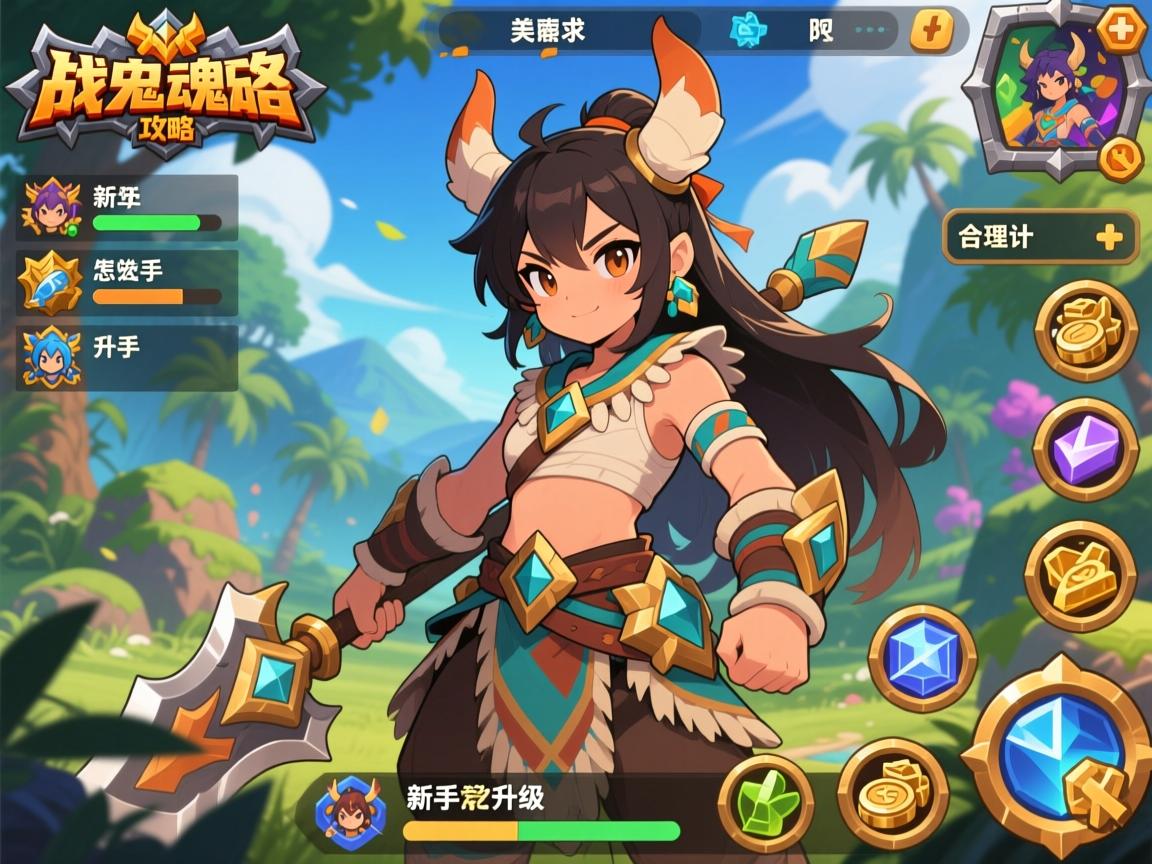Tap the plus button beside the blue gem counter
The image size is (1152, 864).
pyautogui.click(x=931, y=31)
